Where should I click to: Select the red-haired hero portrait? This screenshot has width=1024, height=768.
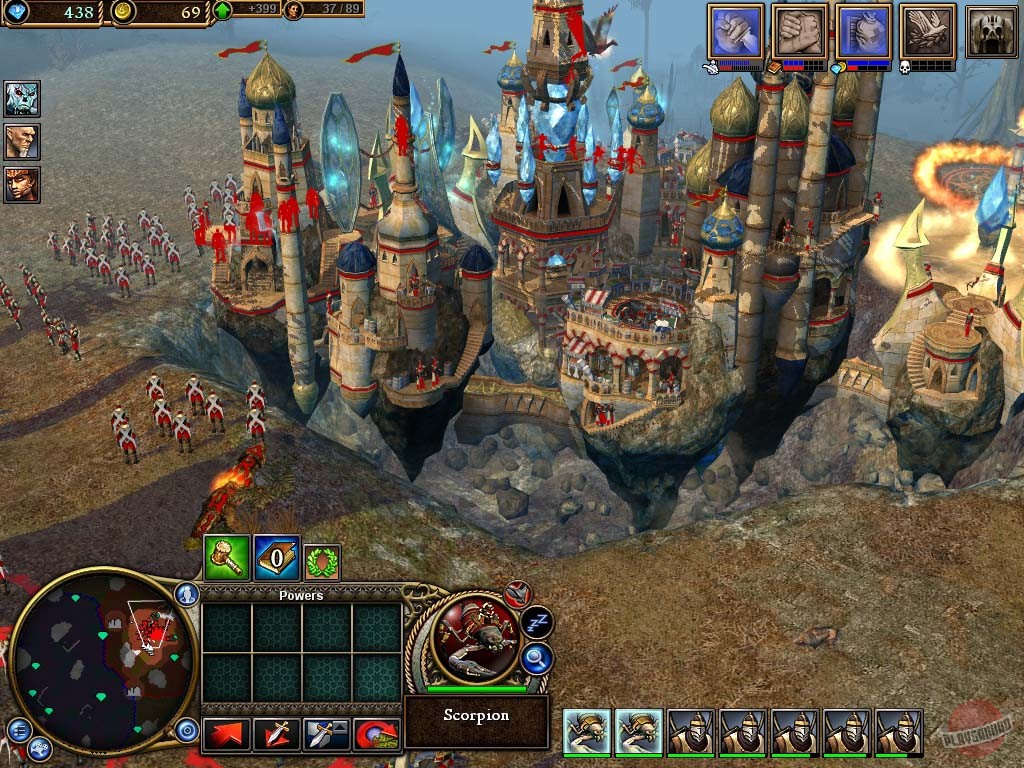pyautogui.click(x=22, y=185)
